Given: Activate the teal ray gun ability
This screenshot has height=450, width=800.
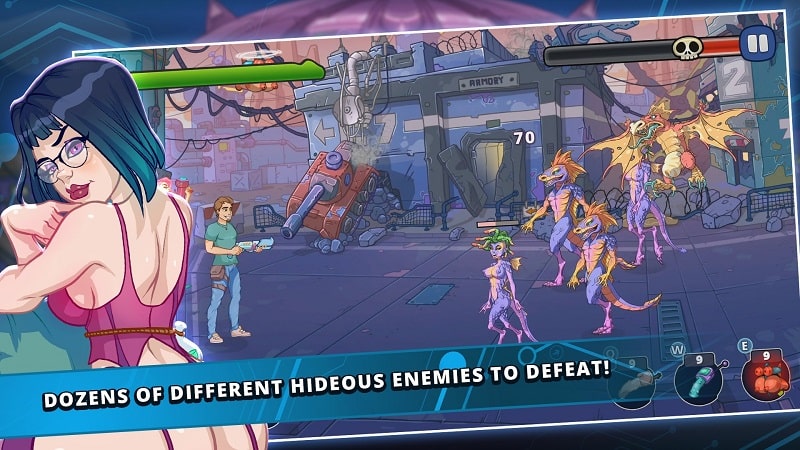Looking at the screenshot, I should (x=699, y=382).
